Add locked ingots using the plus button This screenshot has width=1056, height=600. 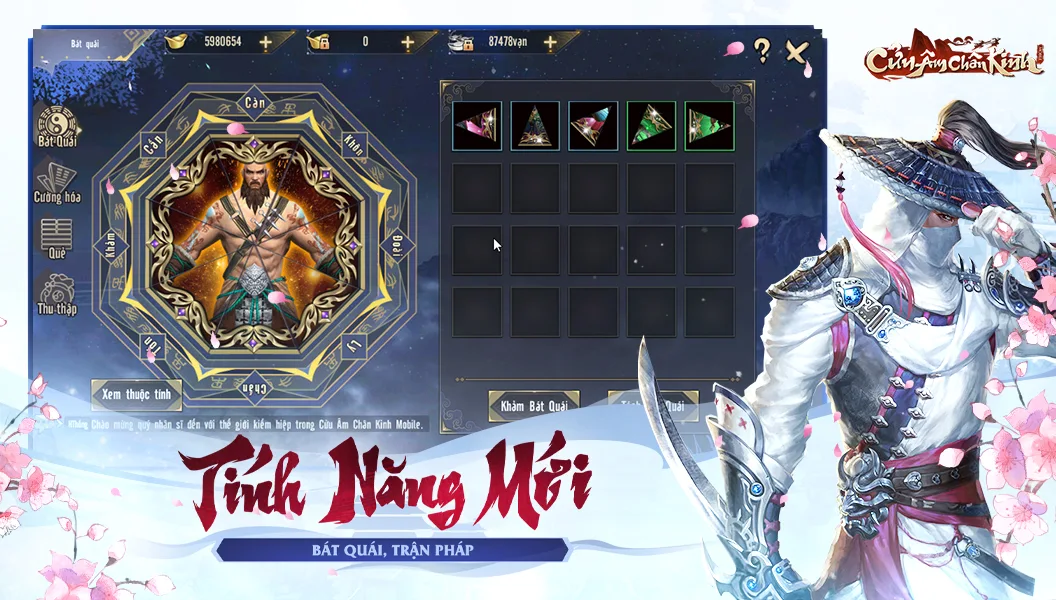[x=407, y=42]
